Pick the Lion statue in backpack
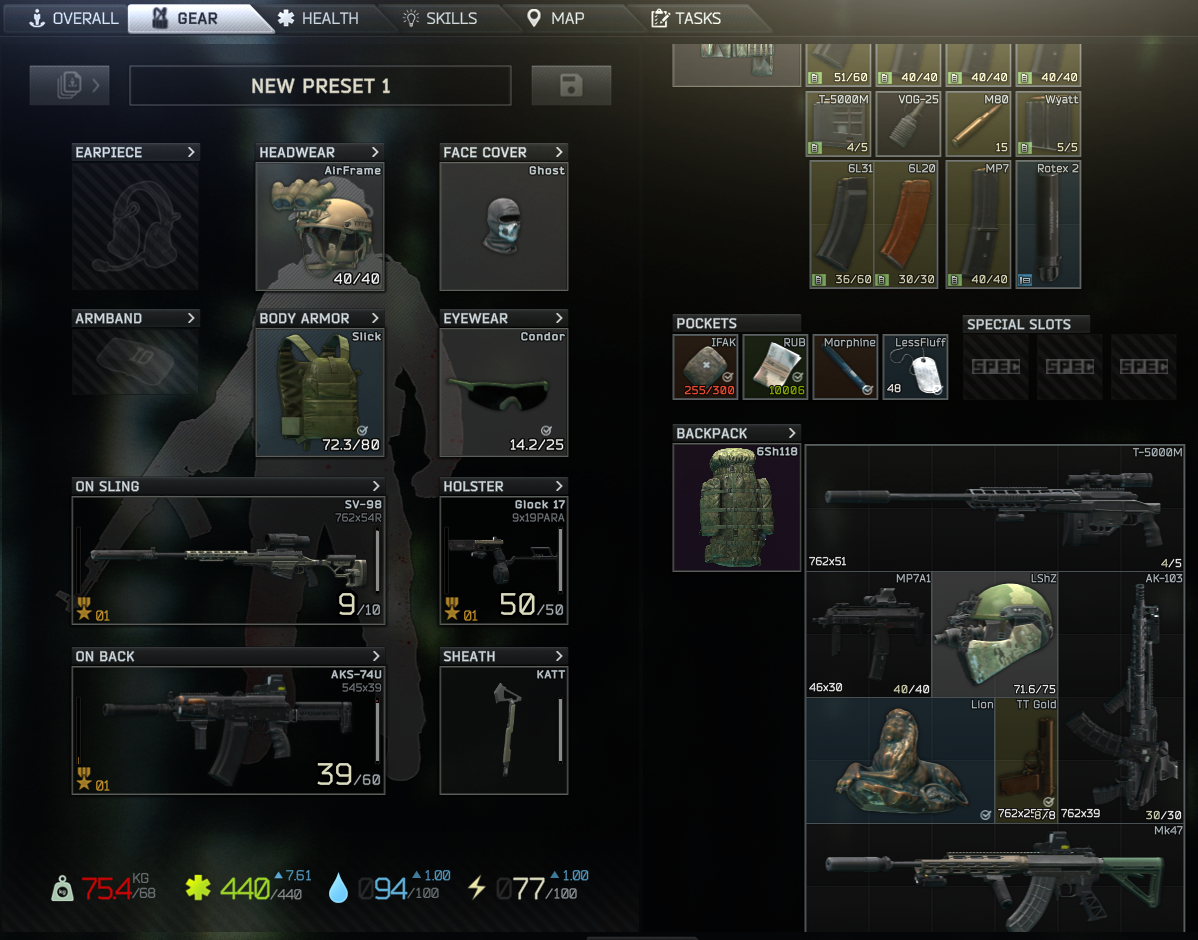Viewport: 1198px width, 940px height. (x=900, y=761)
